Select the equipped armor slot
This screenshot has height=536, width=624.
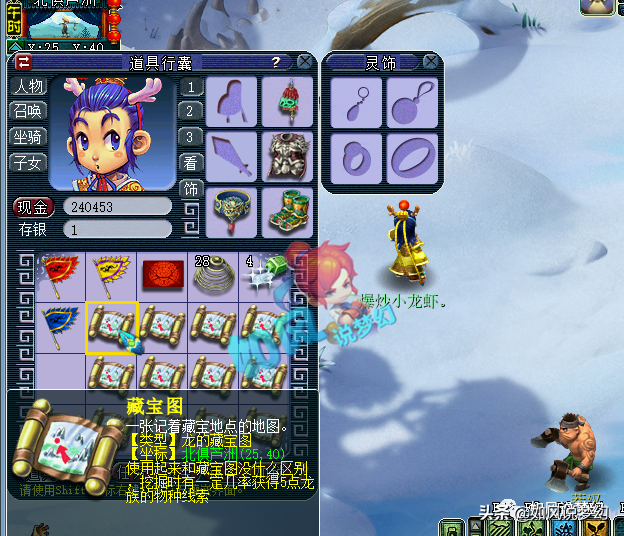point(288,156)
